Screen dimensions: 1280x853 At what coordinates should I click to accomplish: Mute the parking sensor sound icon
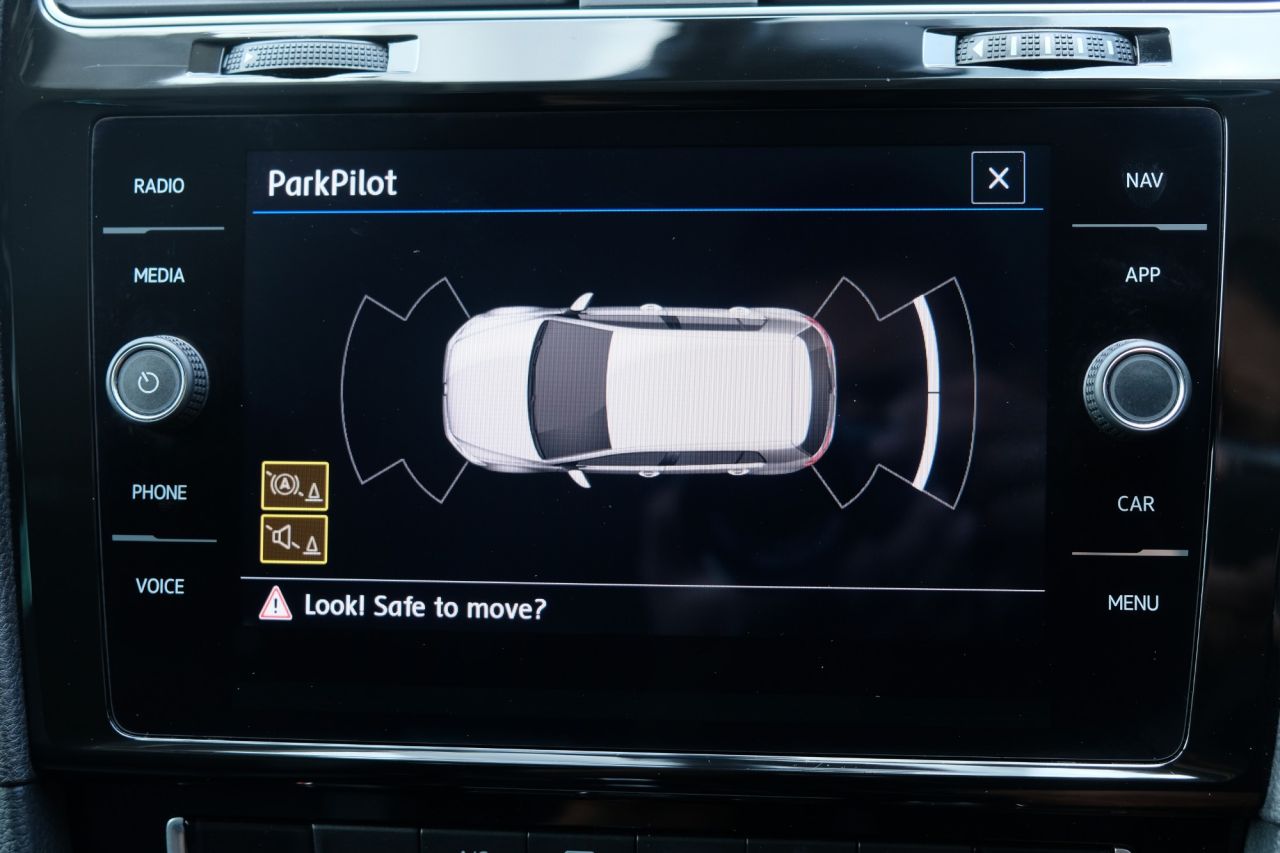(294, 539)
